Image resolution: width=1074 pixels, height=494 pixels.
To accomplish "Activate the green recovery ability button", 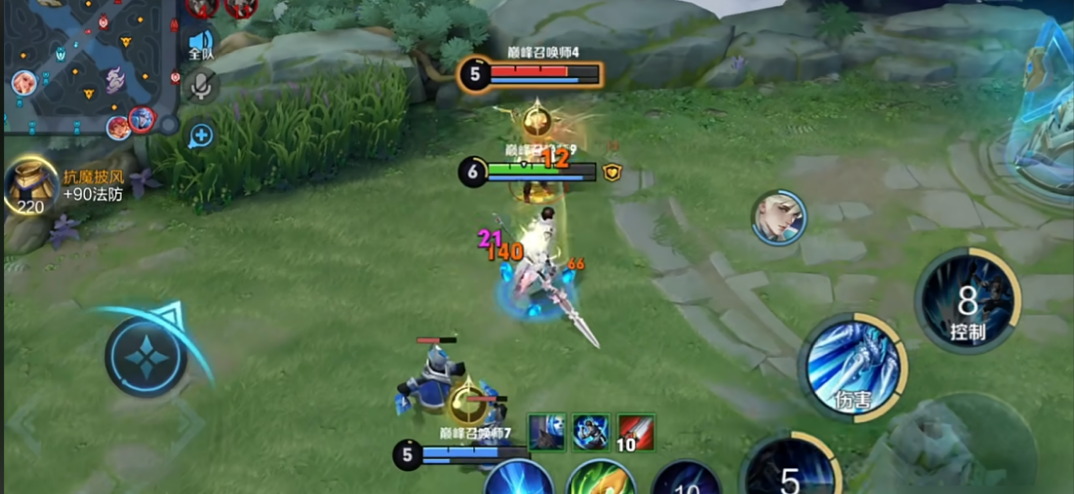I will pos(601,479).
